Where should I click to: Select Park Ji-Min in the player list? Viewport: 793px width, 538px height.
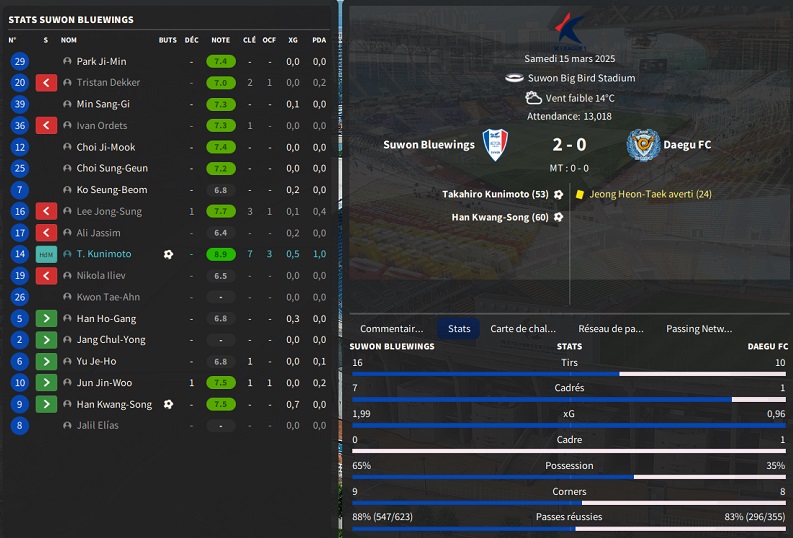pos(102,61)
